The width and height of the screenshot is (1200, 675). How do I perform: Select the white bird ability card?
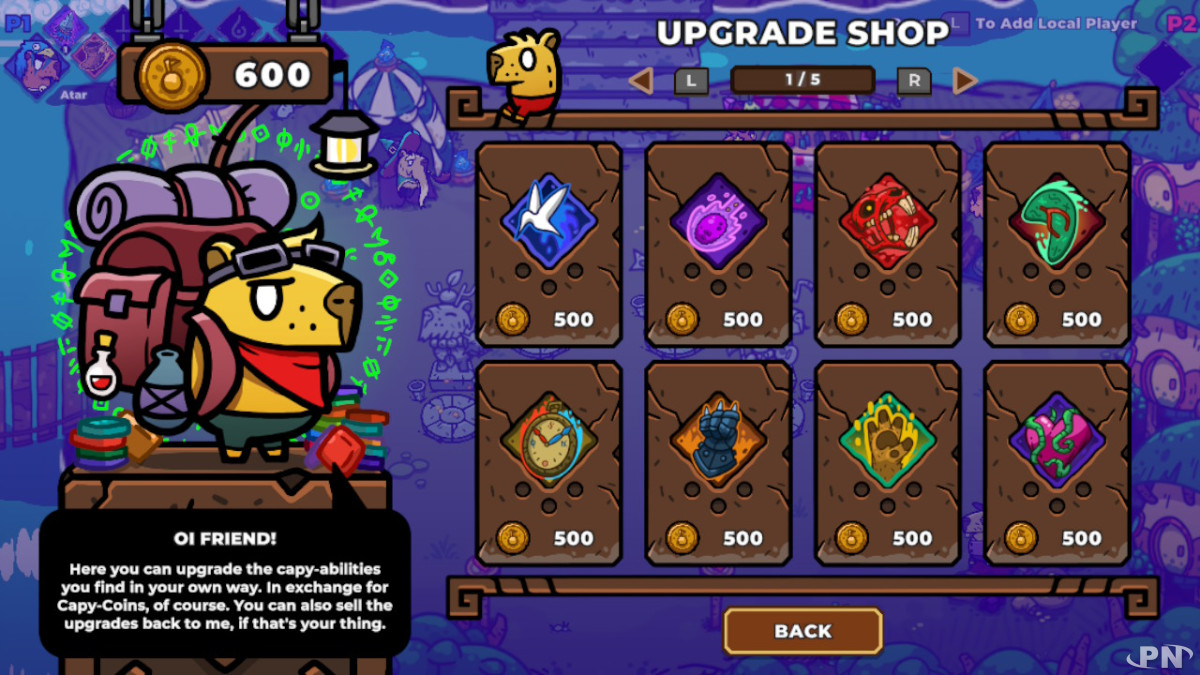click(x=549, y=244)
